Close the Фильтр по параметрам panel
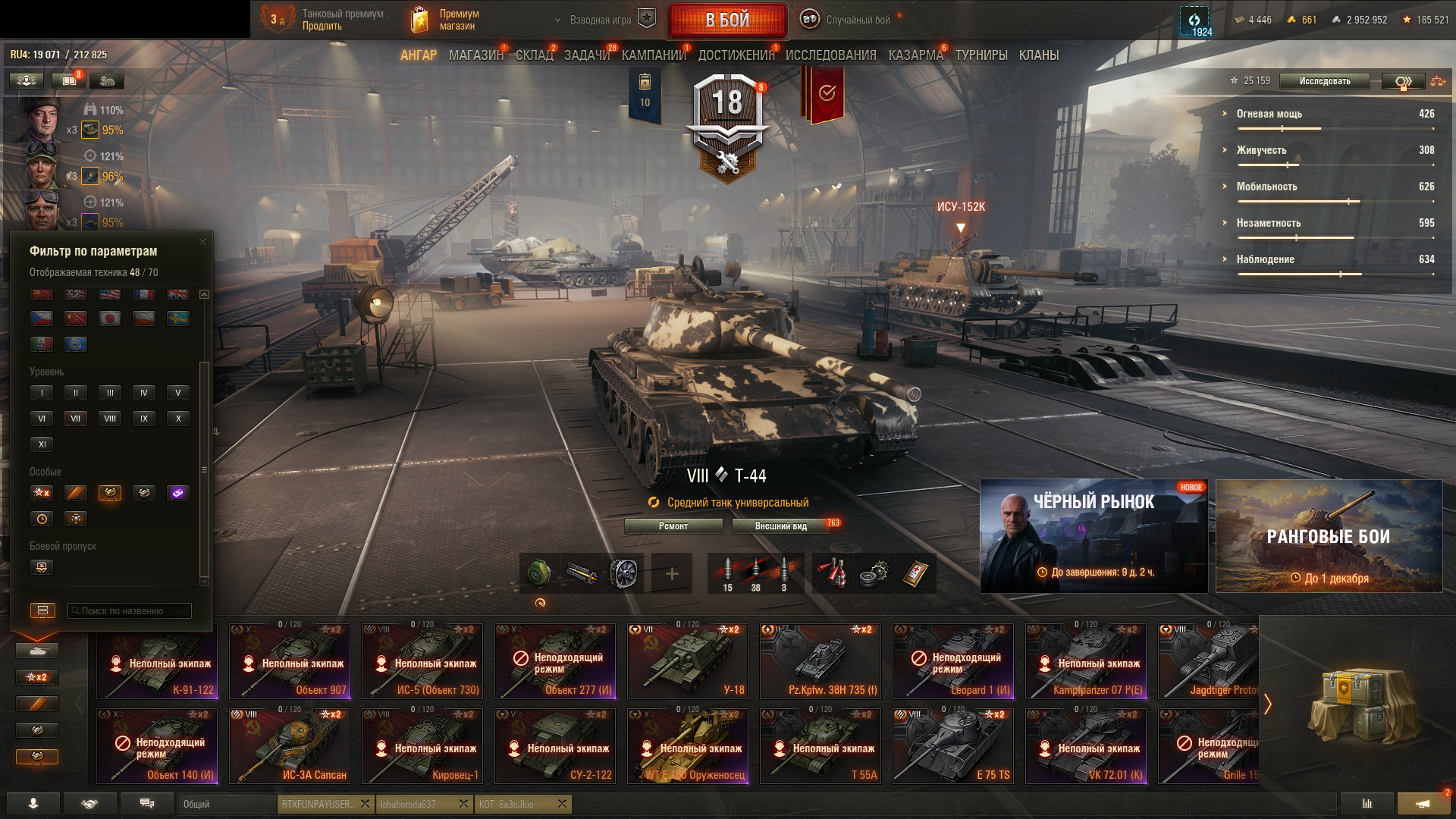Viewport: 1456px width, 819px height. tap(202, 242)
